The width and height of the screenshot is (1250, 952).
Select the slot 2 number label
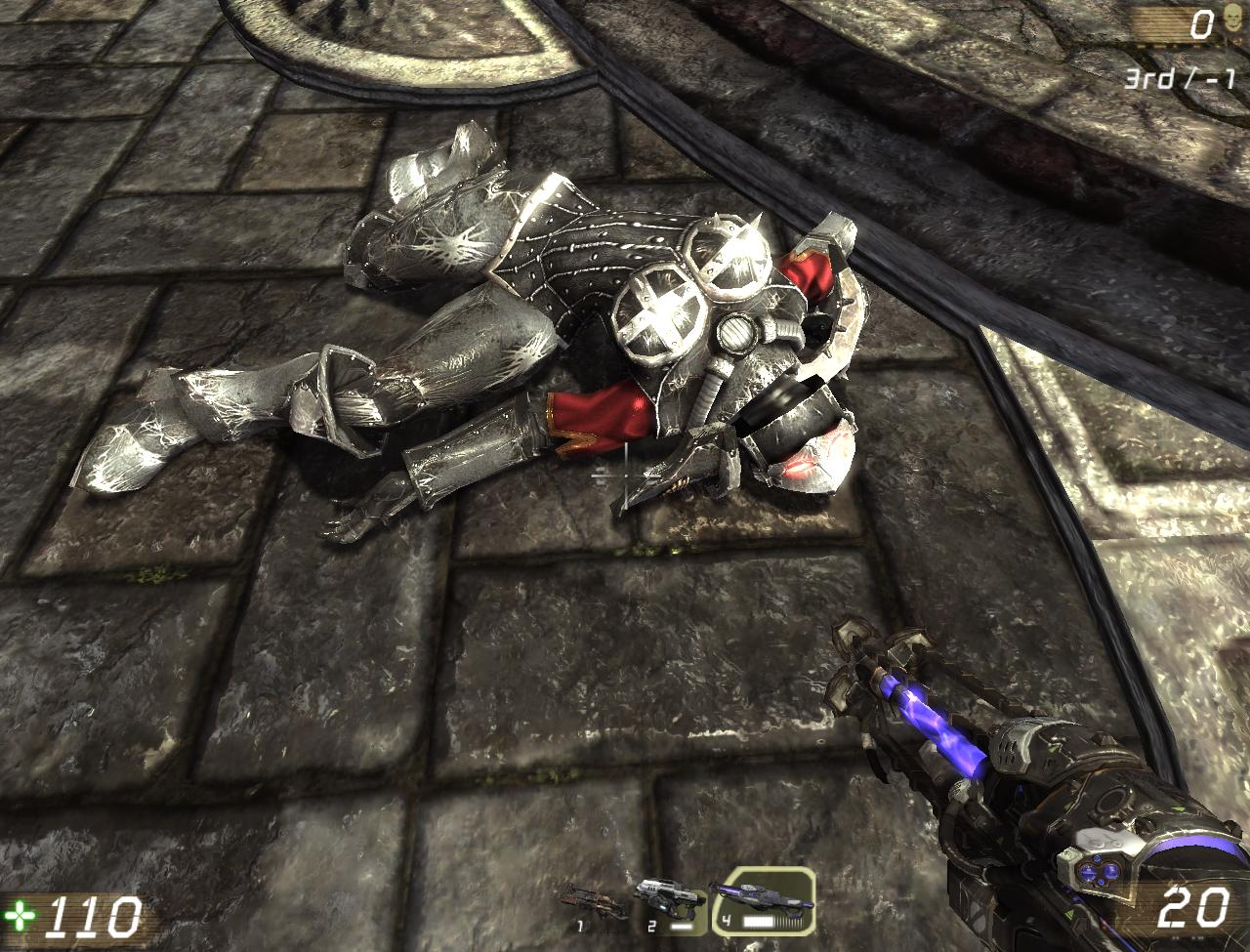pyautogui.click(x=652, y=925)
